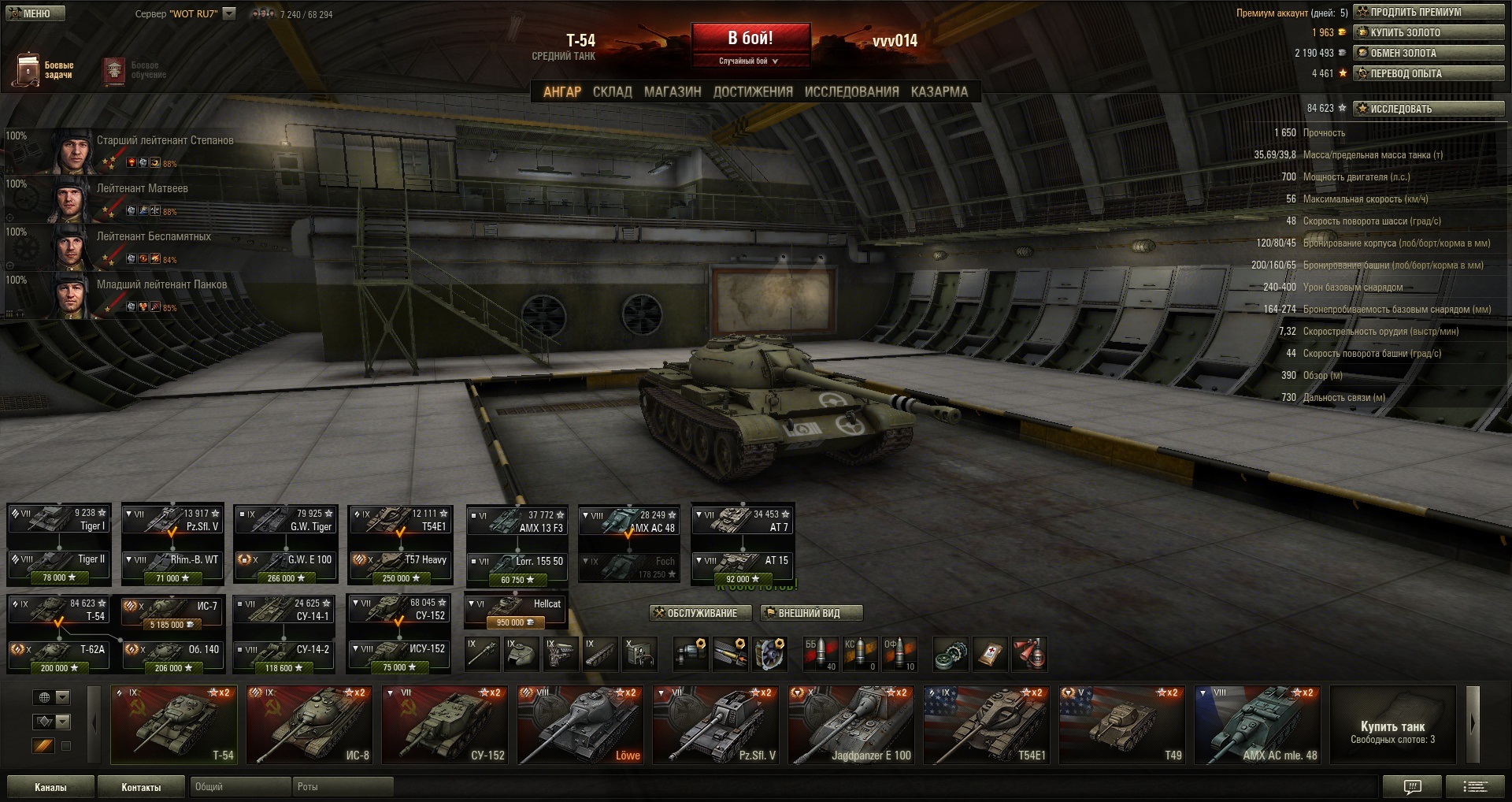Open the ОБМЕН ЗОЛОТА button

tap(1429, 53)
